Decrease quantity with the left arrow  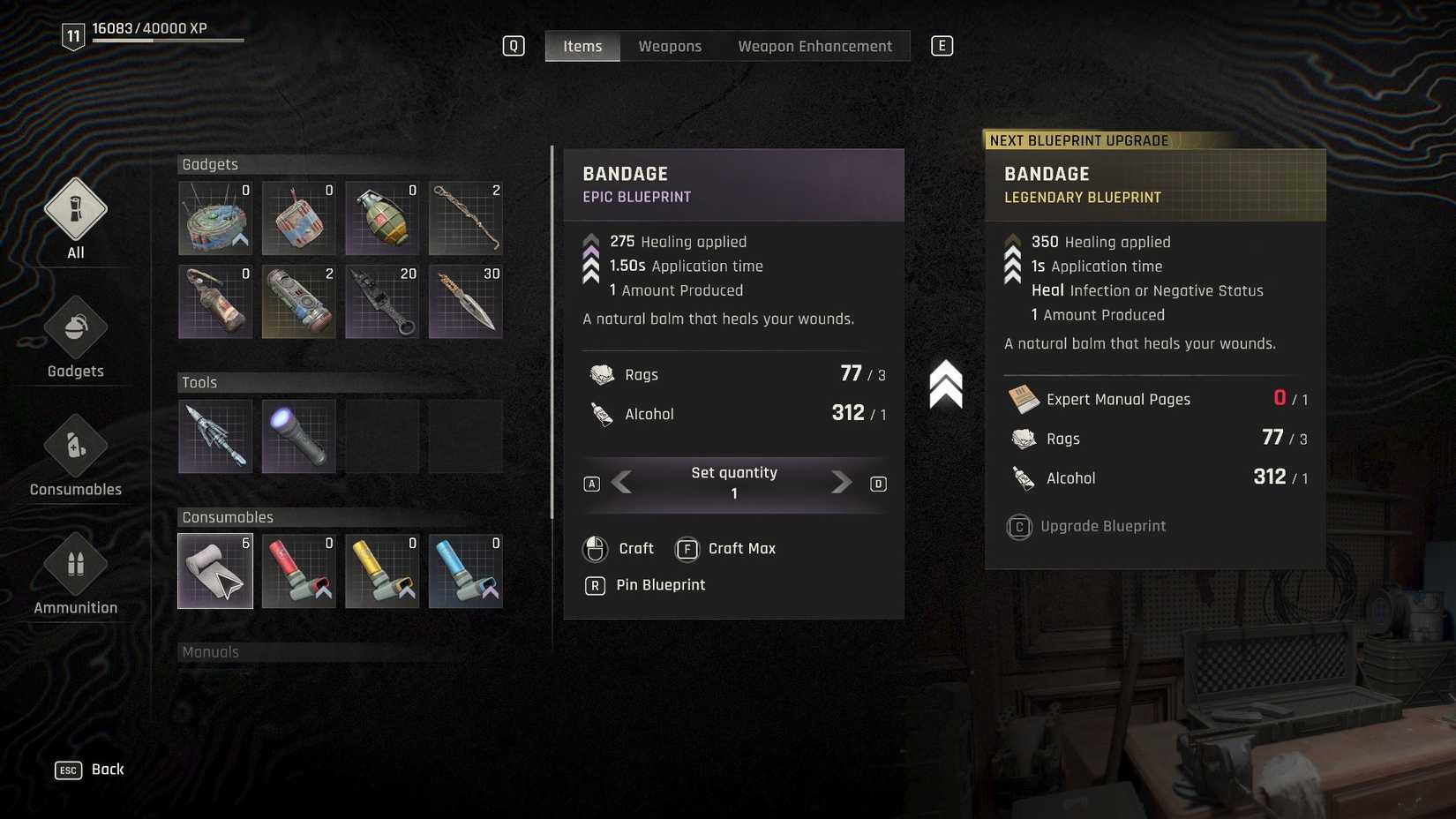623,483
